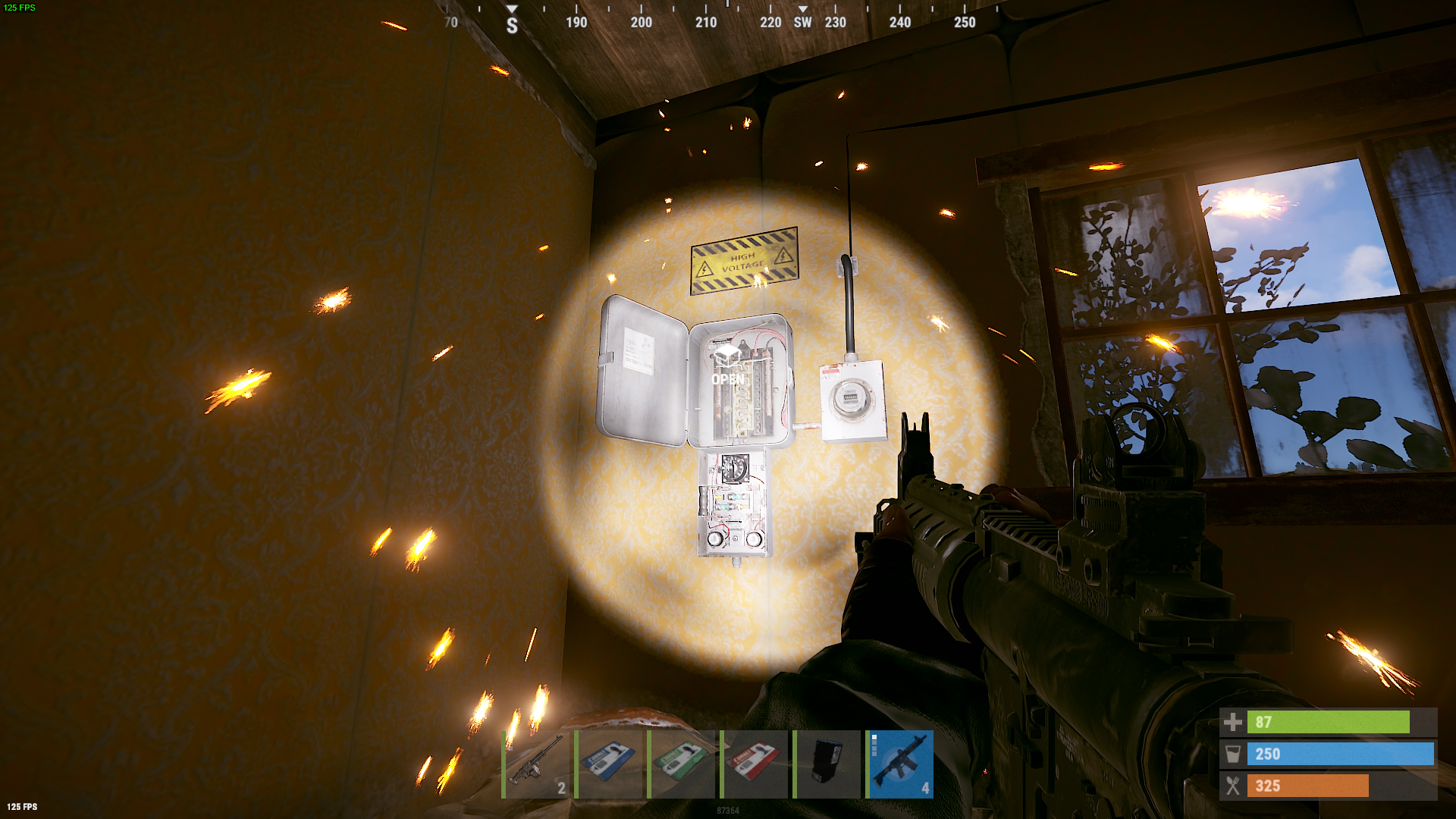Select the green keycard slot
Screen dimensions: 1456x819
[682, 764]
